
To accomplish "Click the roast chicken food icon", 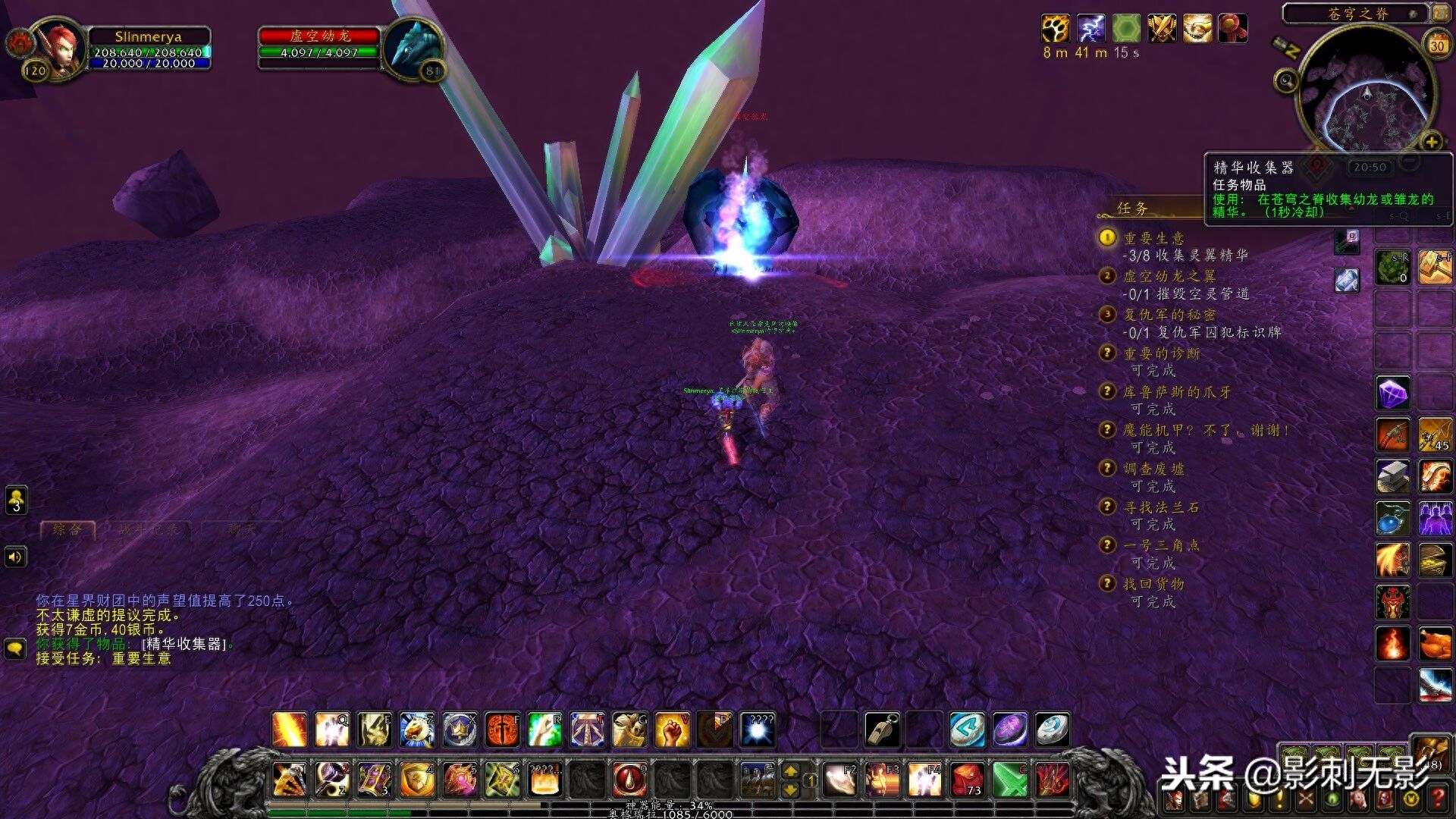I will [1435, 644].
